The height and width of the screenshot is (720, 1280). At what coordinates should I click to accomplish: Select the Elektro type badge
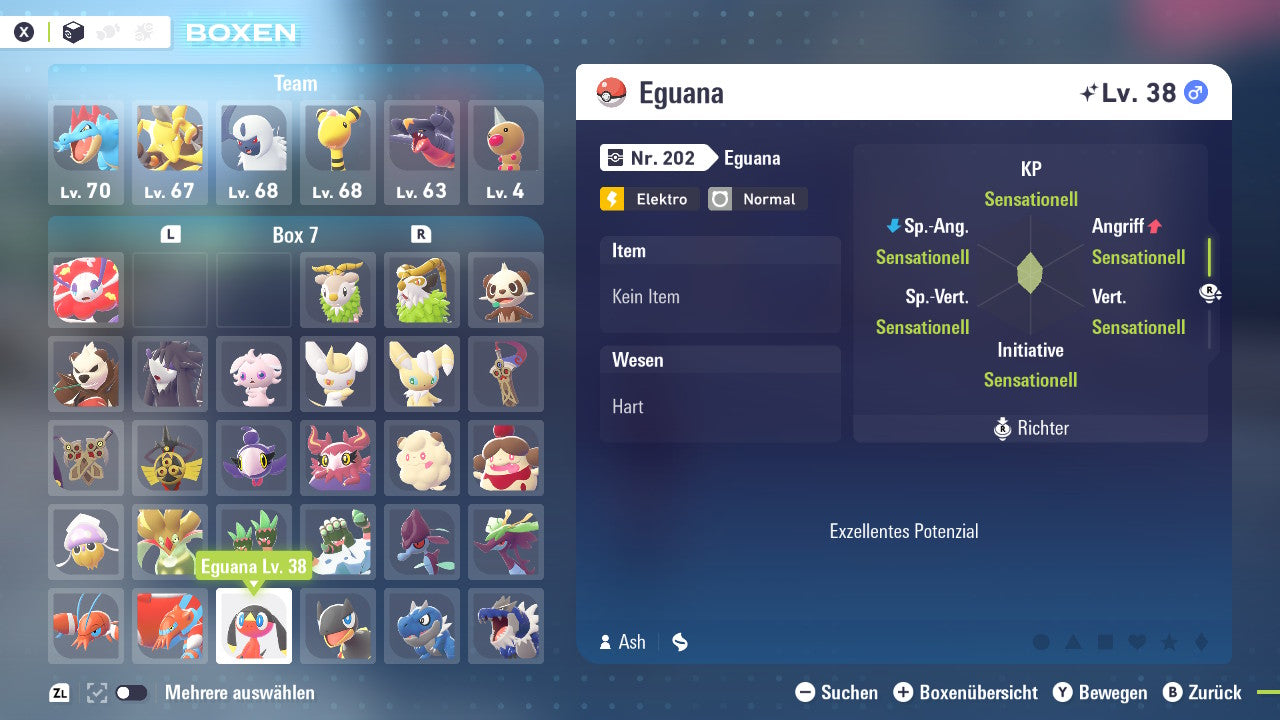point(649,199)
